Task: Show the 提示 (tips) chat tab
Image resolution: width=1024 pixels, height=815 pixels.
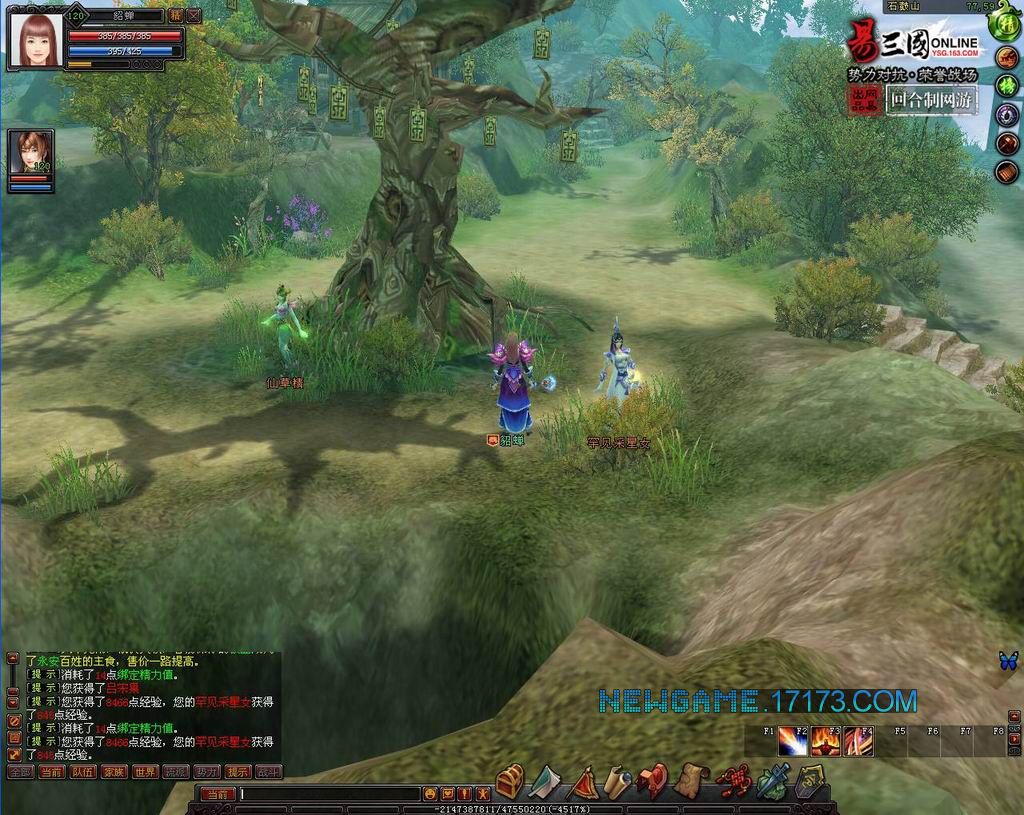Action: click(238, 772)
